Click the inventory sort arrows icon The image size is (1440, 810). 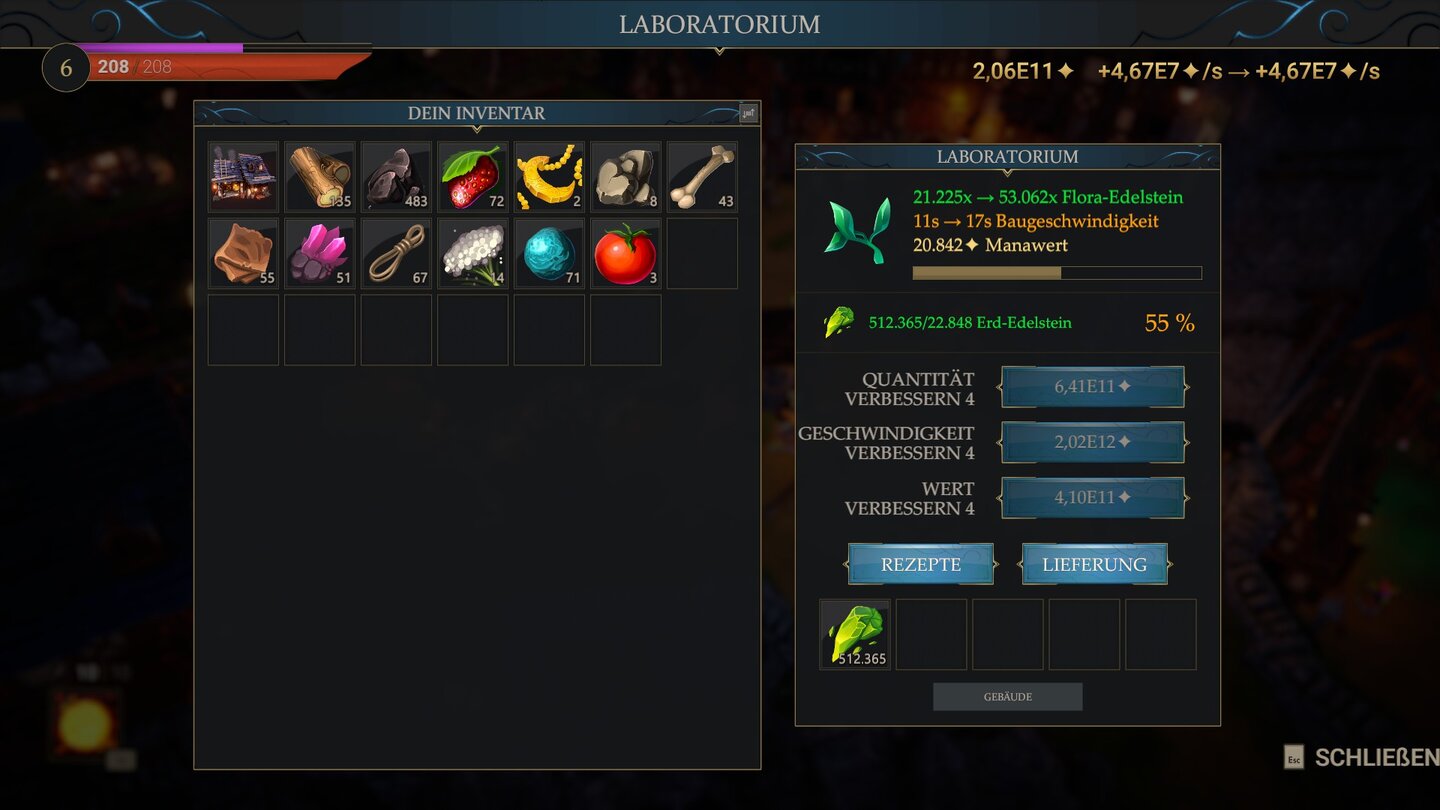pyautogui.click(x=749, y=113)
